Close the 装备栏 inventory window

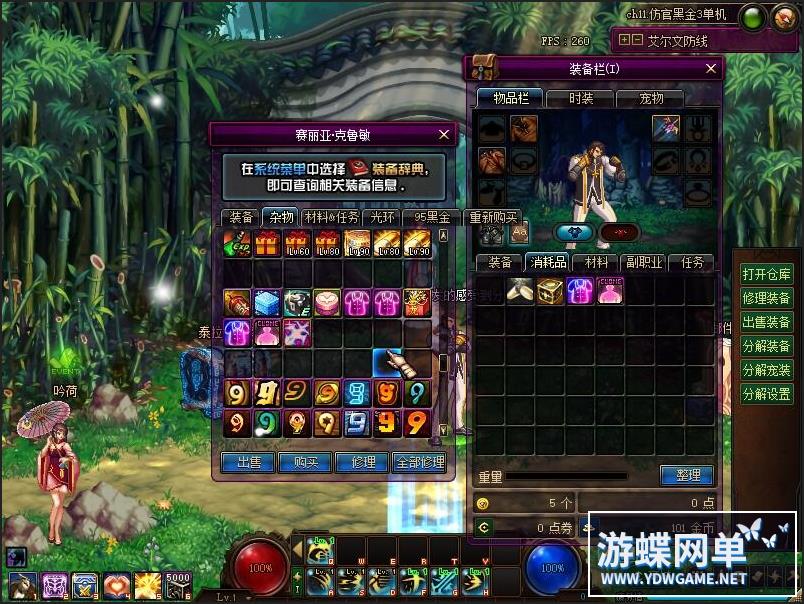(711, 69)
